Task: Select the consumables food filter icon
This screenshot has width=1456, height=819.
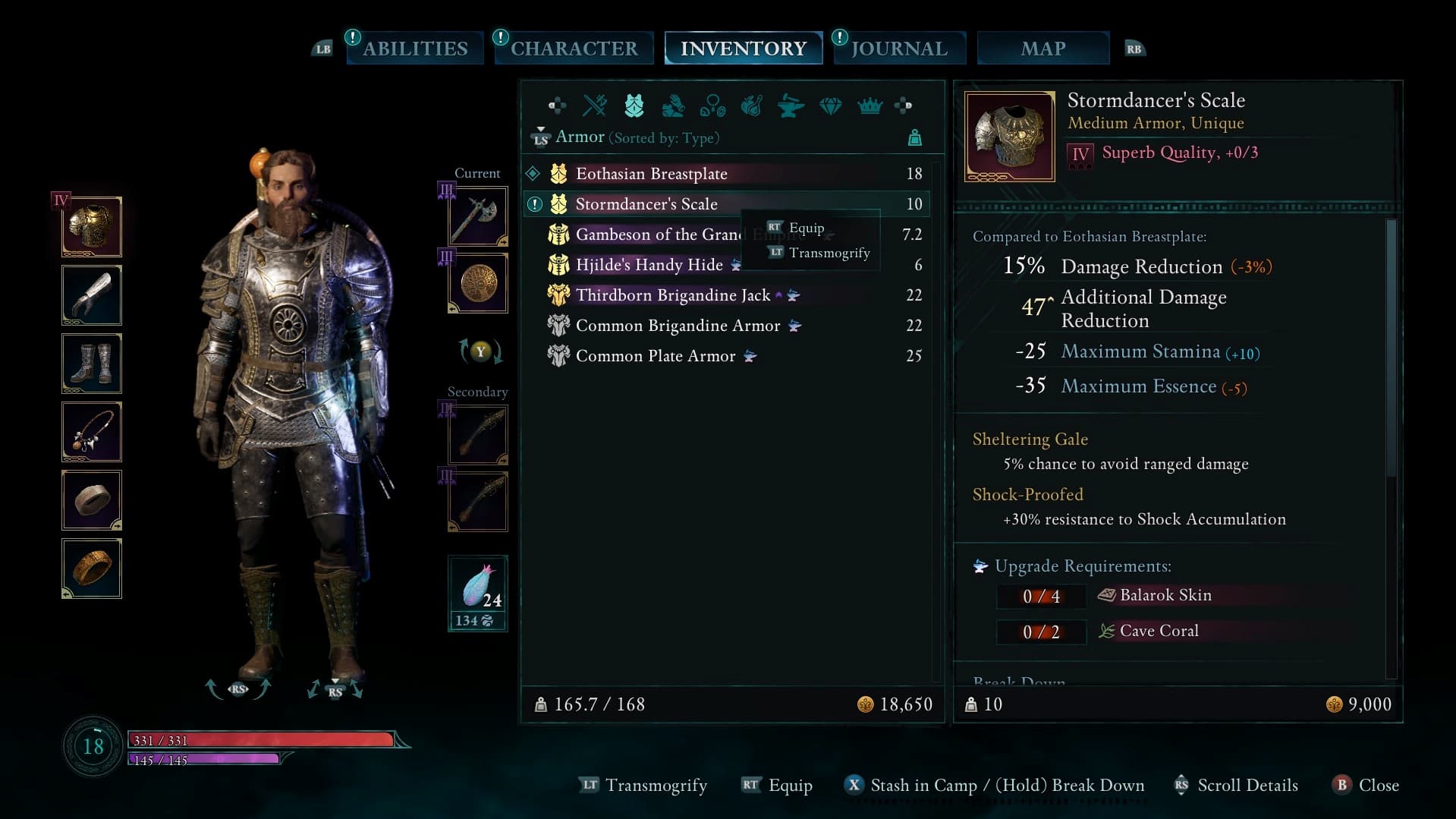Action: click(x=753, y=107)
